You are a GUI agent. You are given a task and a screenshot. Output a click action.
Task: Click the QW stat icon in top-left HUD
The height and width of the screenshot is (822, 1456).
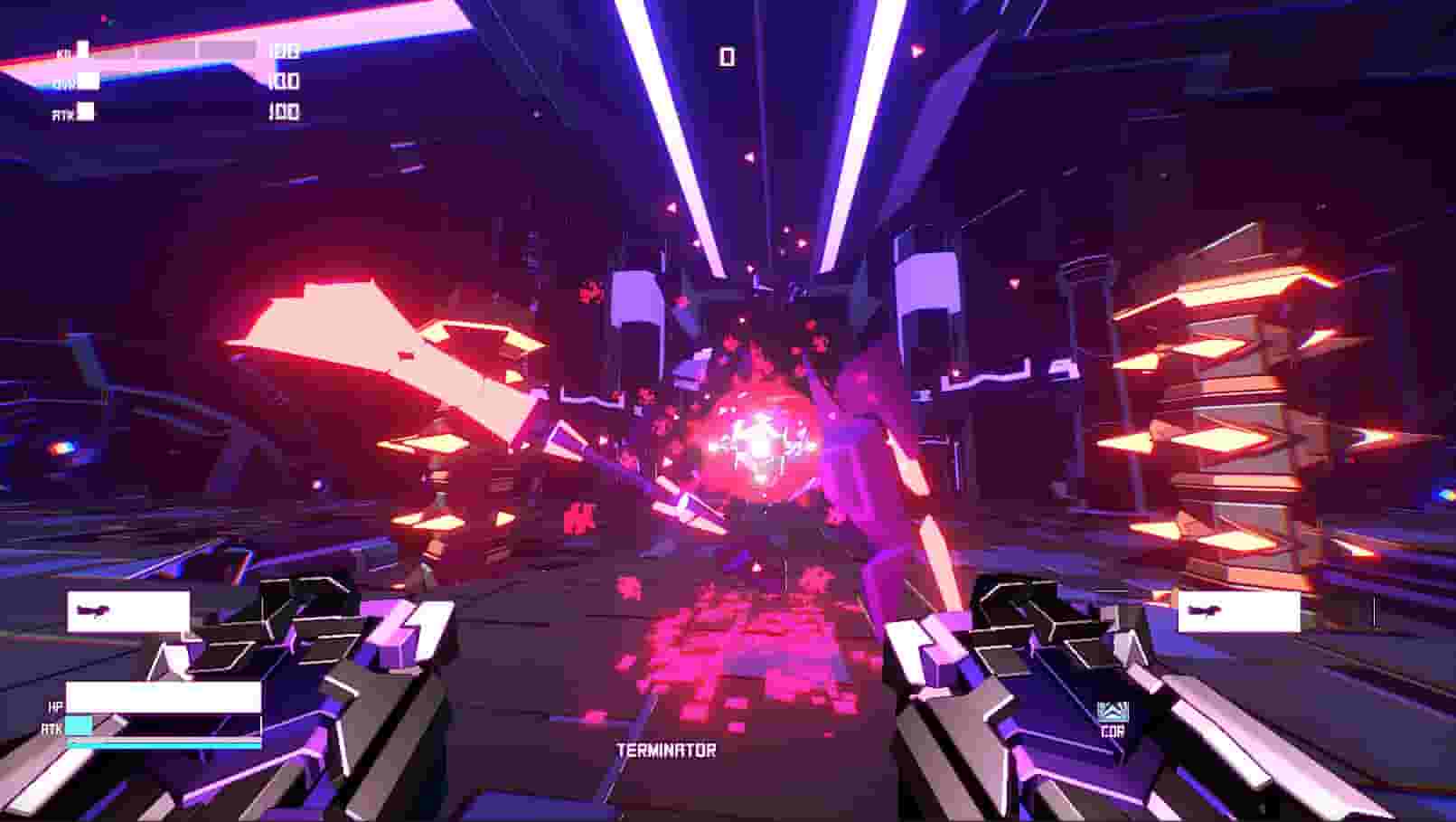tap(87, 80)
